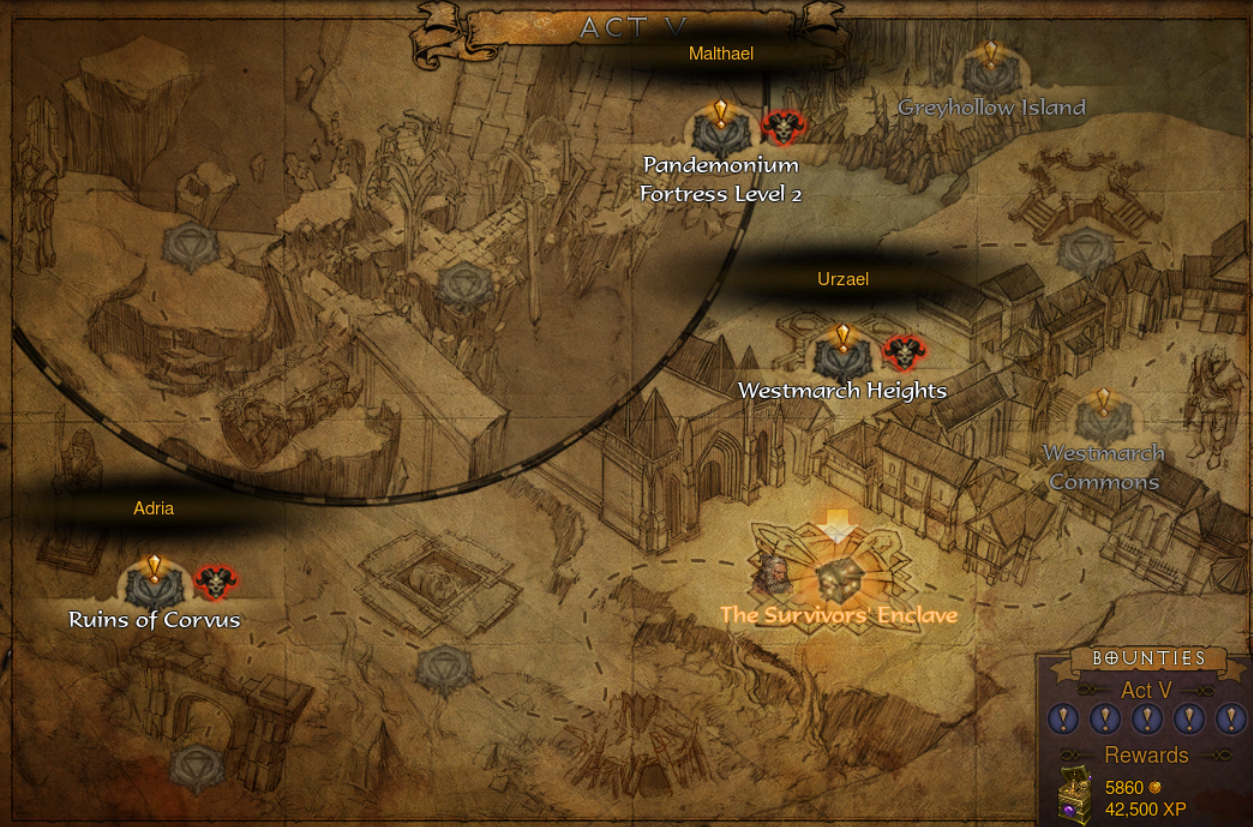Viewport: 1253px width, 827px height.
Task: Travel to Greyhollow Island waypoint
Action: pyautogui.click(x=990, y=71)
